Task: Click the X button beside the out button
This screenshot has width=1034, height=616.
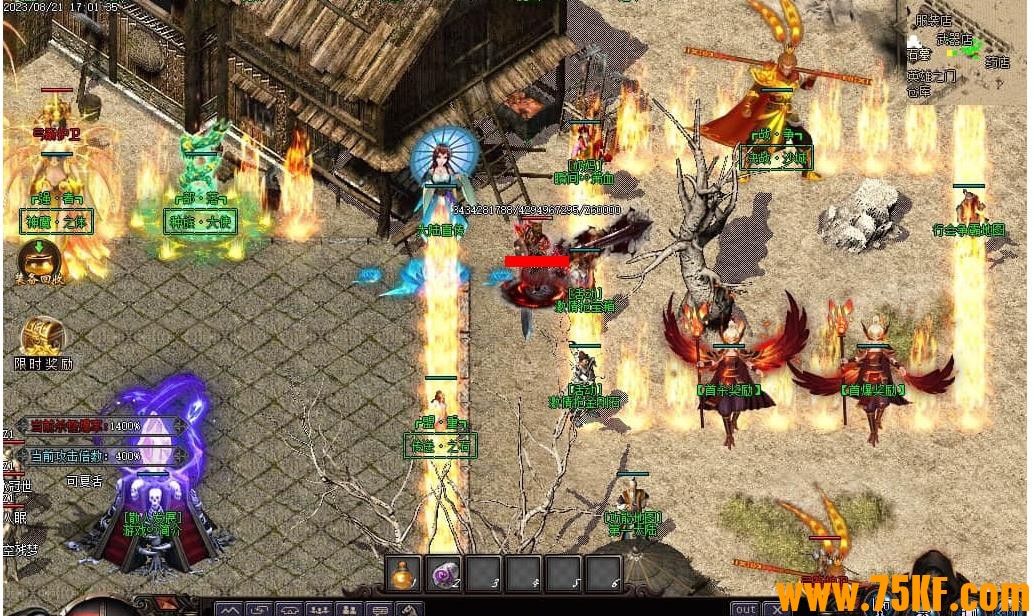Action: point(775,608)
